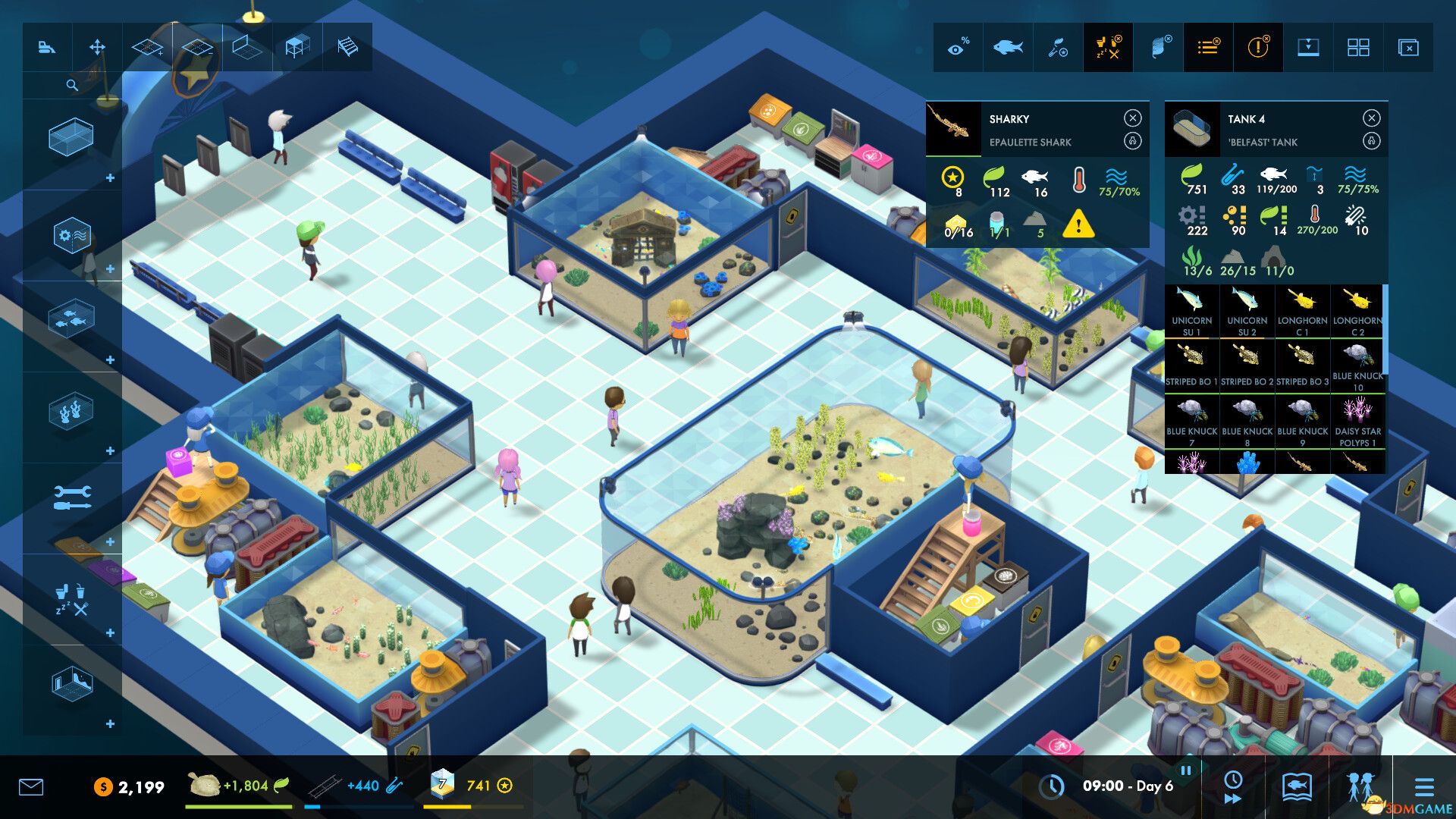Open the mail messages icon bottom-left

click(30, 787)
